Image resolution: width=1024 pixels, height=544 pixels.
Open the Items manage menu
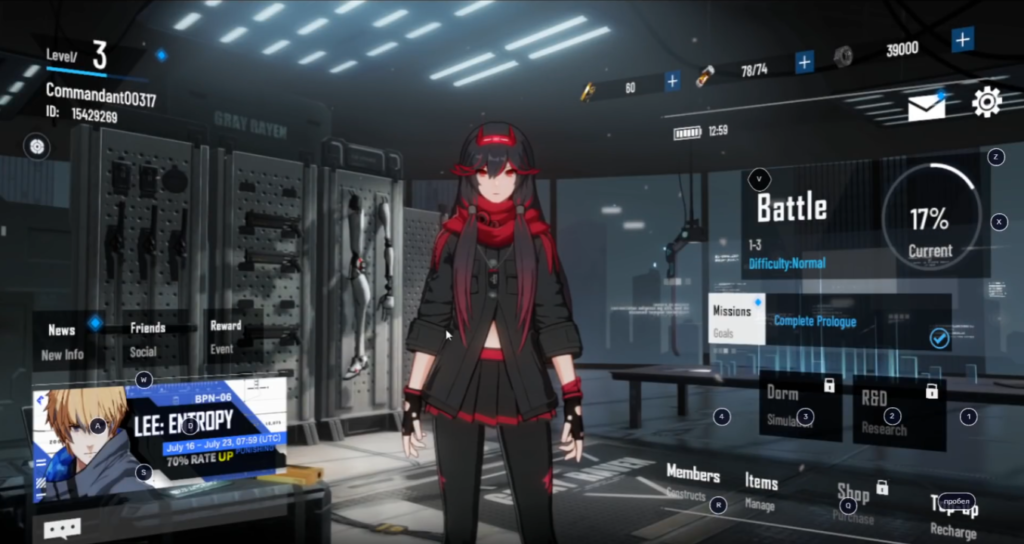point(761,490)
